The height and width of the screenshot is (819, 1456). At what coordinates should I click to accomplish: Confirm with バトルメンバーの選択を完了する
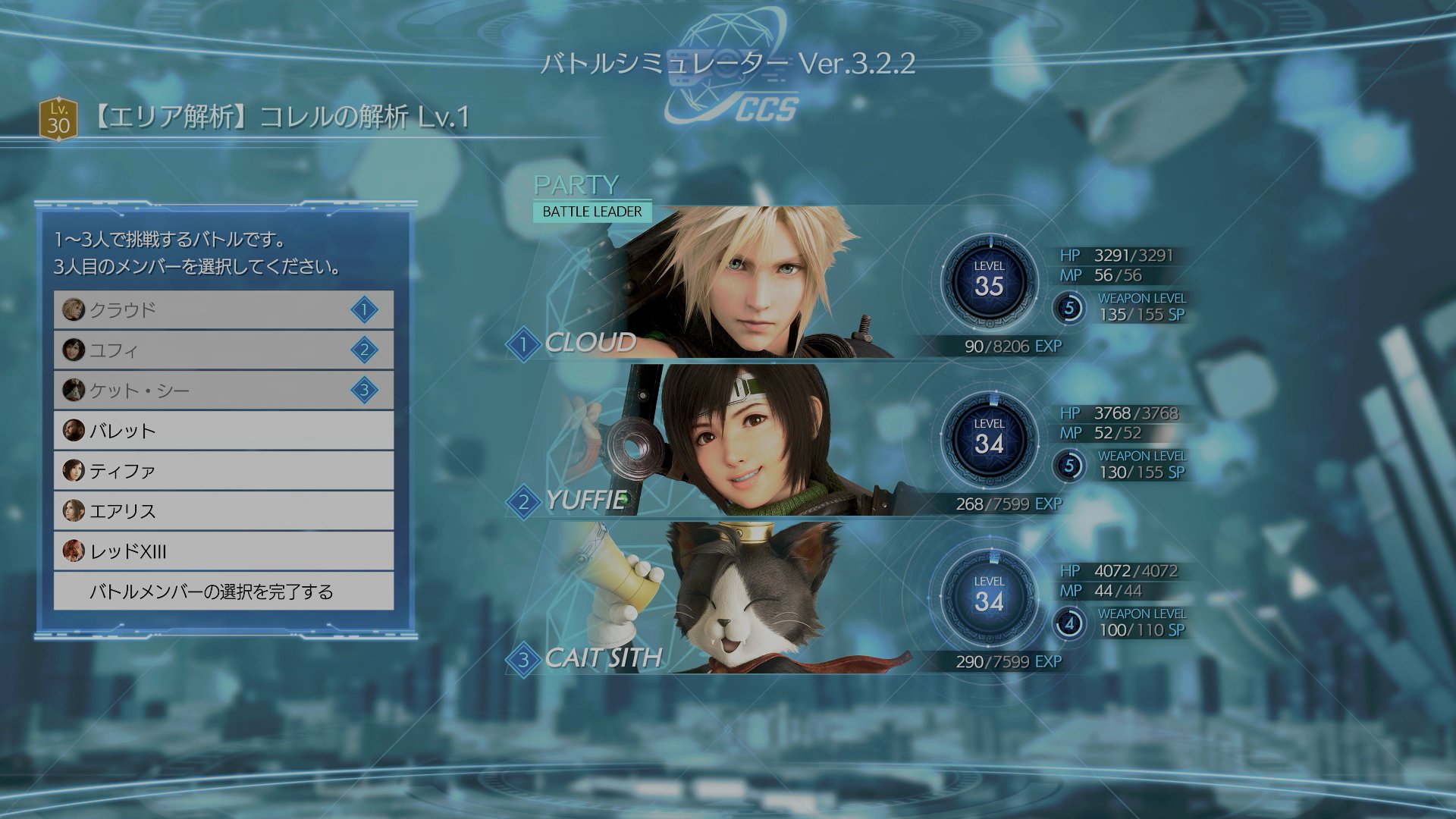224,591
